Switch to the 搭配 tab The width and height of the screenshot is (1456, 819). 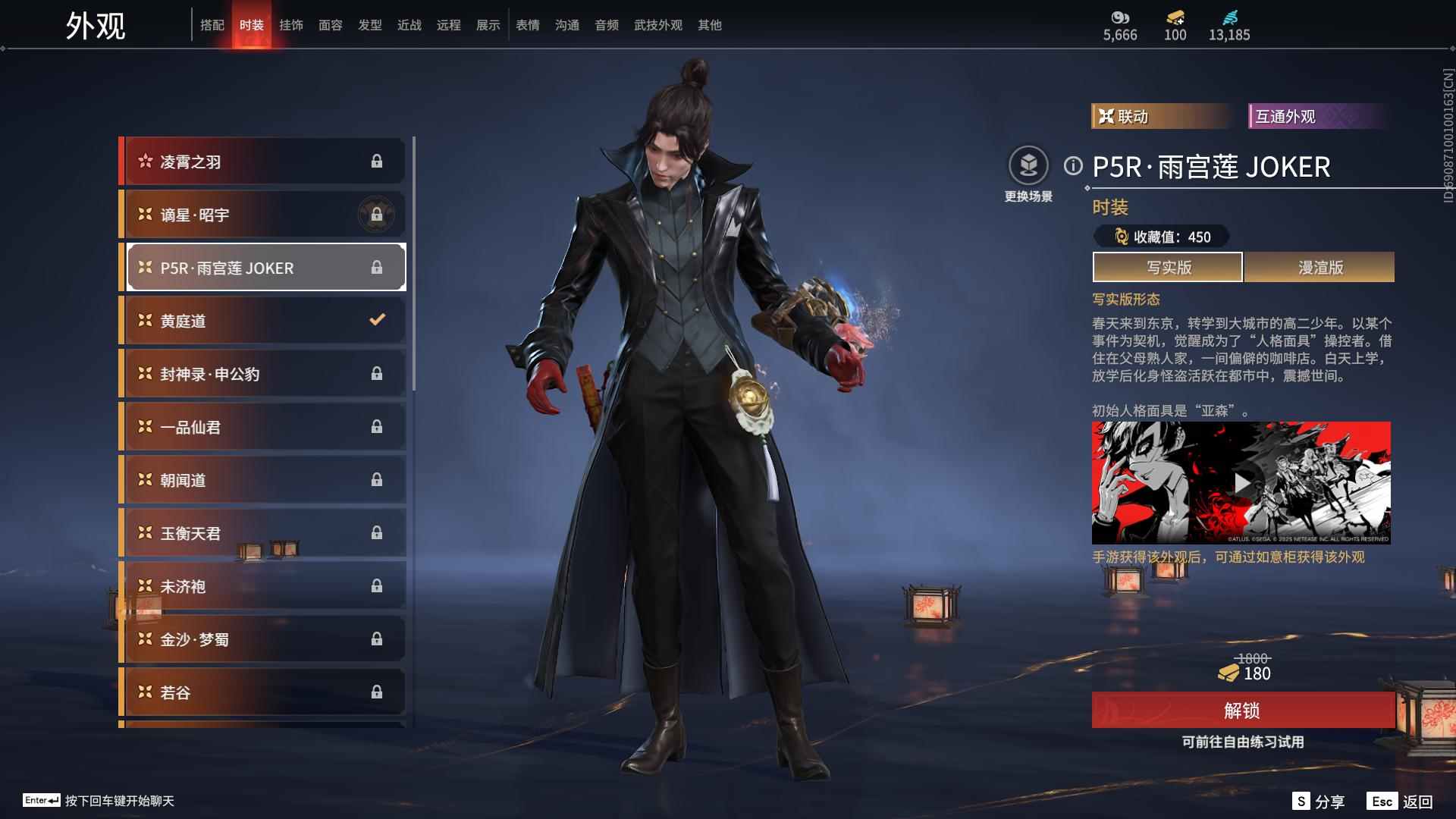click(212, 25)
